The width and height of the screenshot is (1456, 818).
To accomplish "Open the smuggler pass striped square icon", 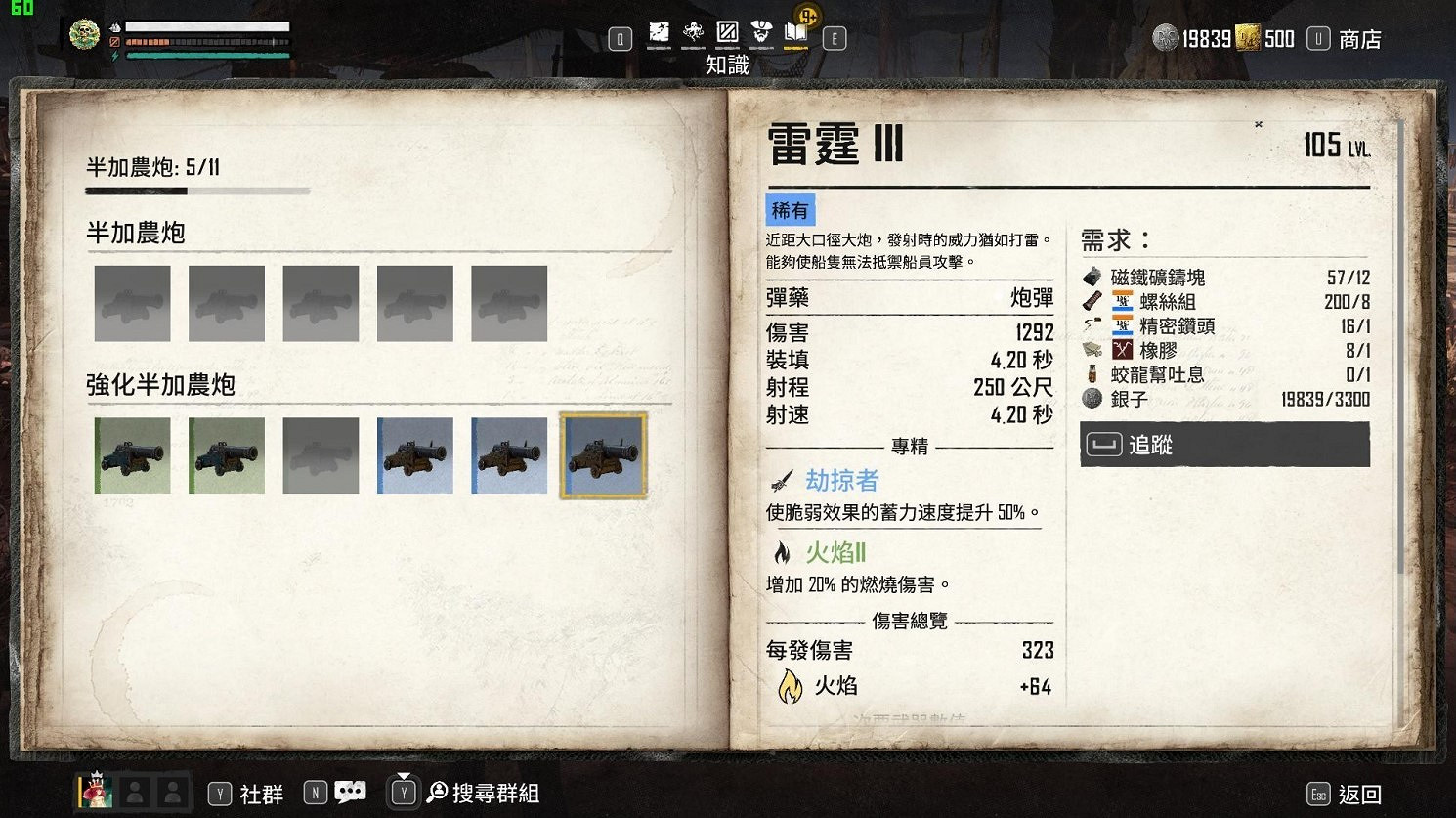I will click(x=727, y=32).
